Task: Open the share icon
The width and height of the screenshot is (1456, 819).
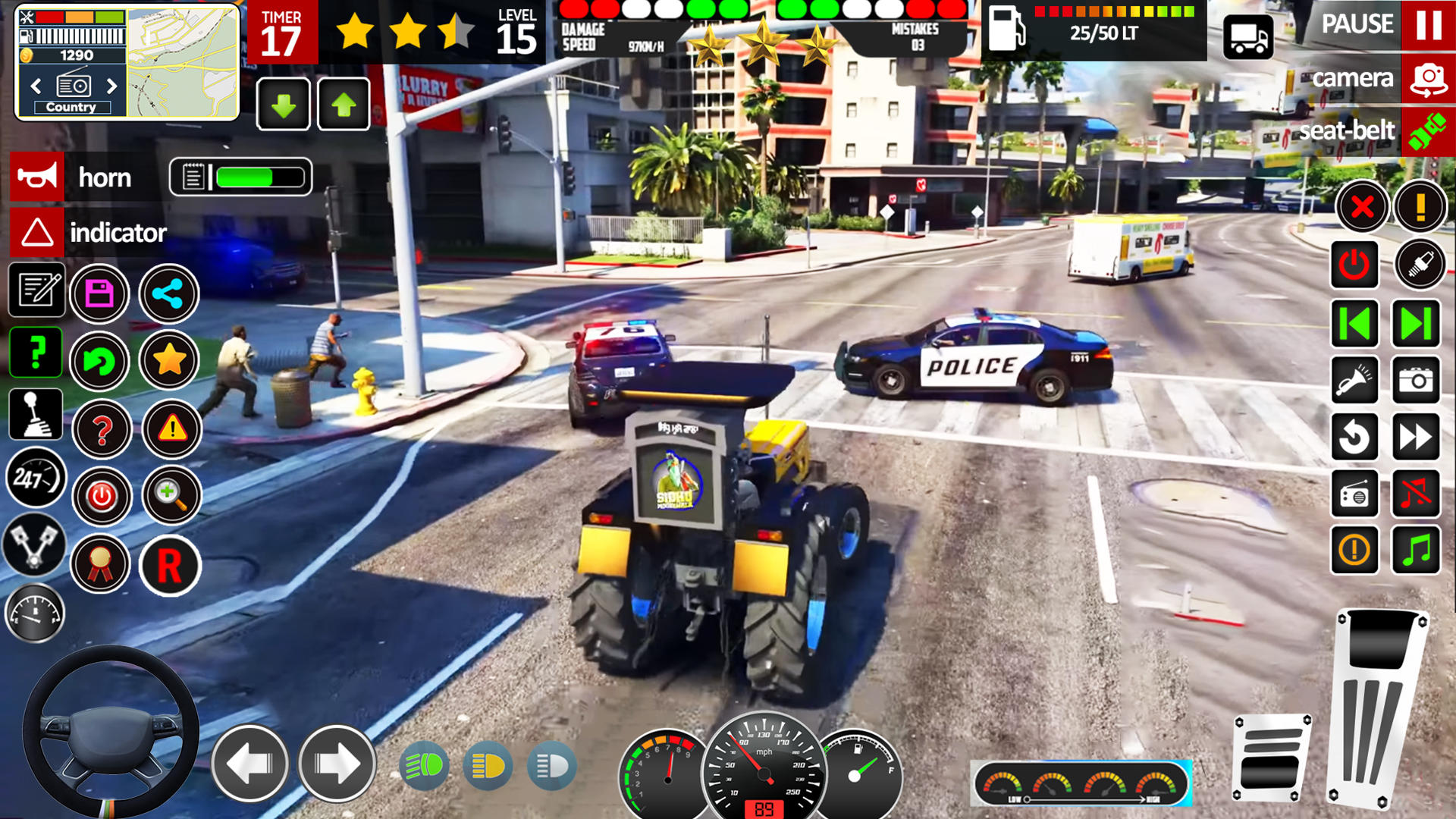Action: coord(169,293)
